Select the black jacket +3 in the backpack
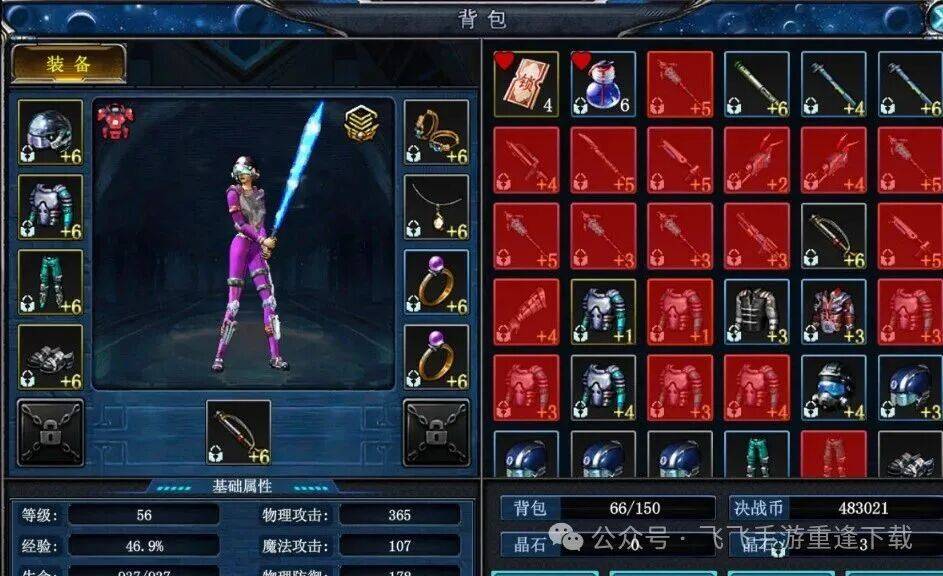 coord(757,312)
